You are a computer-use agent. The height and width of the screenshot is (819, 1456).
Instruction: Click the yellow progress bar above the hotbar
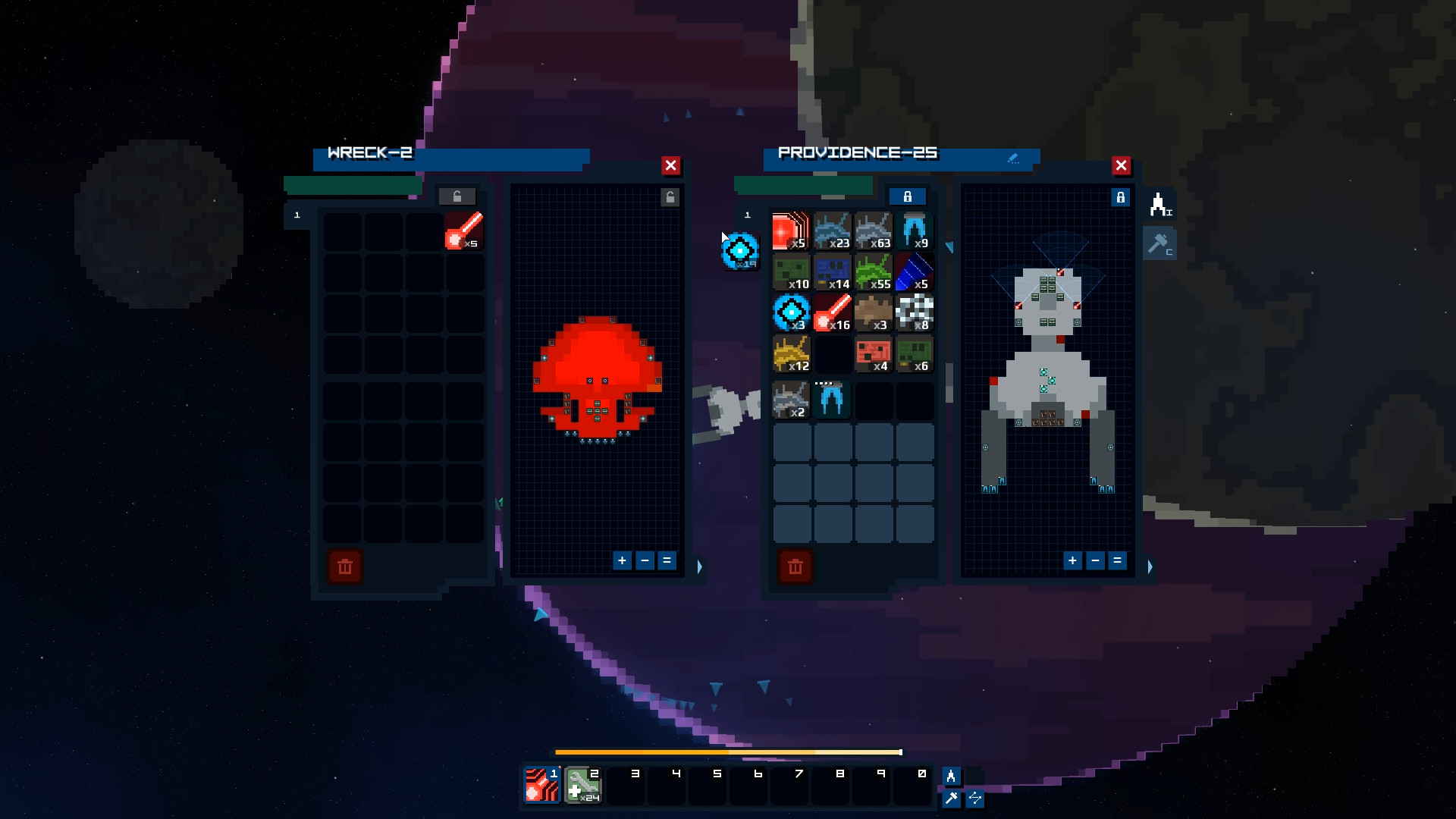(728, 752)
